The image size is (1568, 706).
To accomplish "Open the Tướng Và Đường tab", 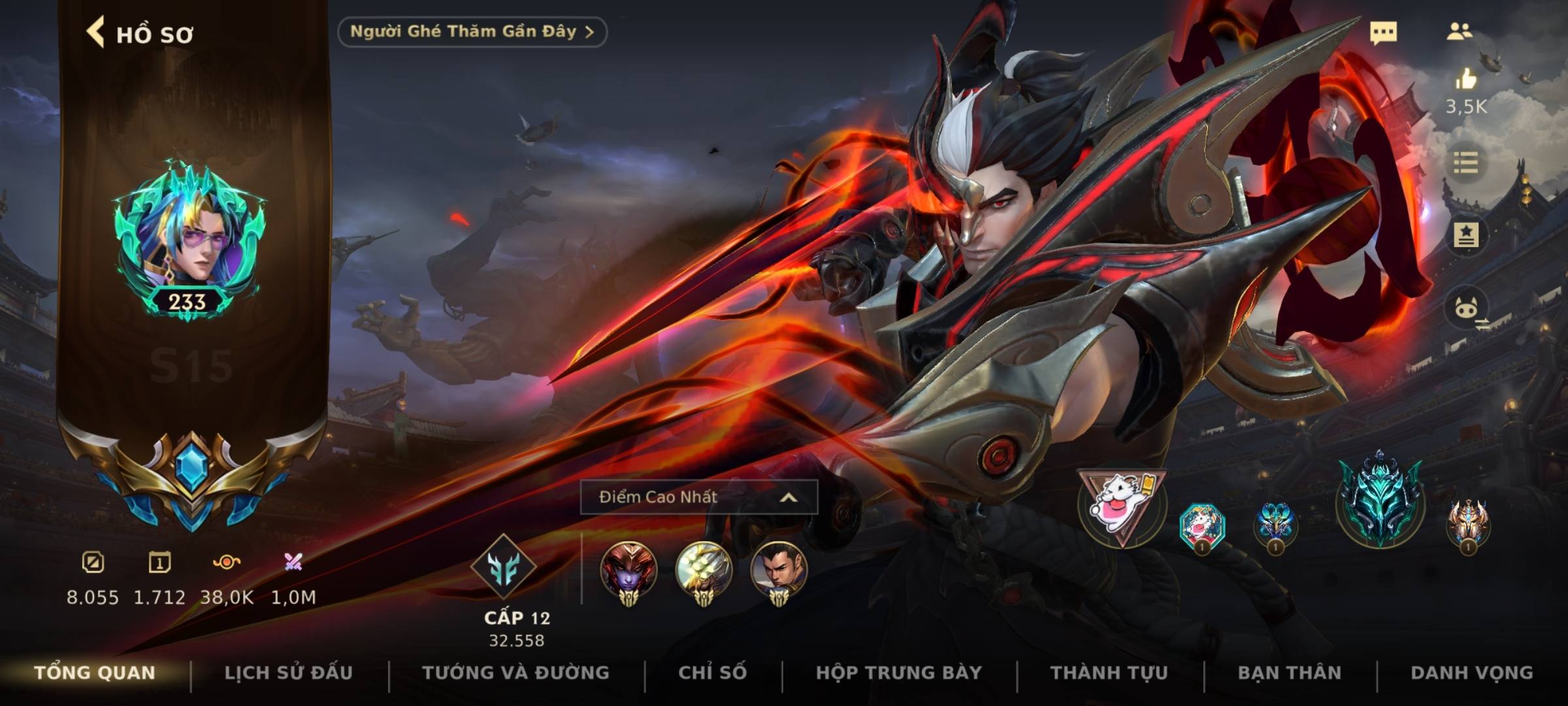I will point(515,673).
